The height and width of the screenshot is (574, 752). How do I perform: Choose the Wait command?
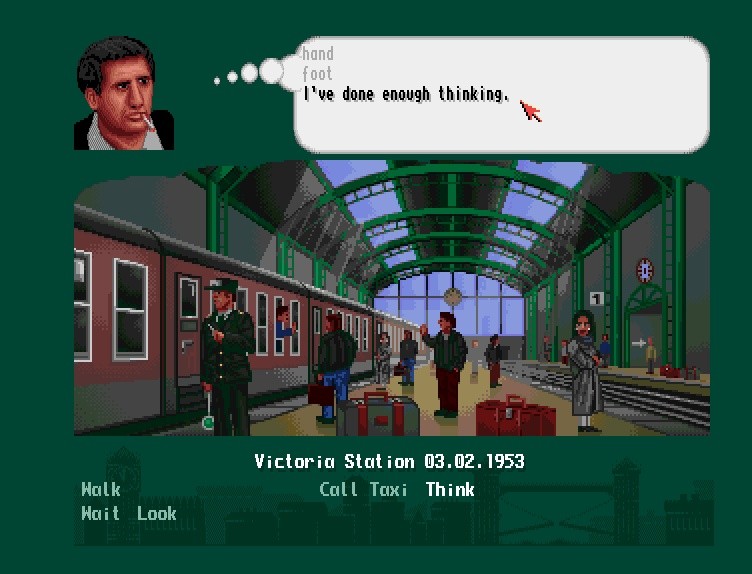[x=101, y=513]
